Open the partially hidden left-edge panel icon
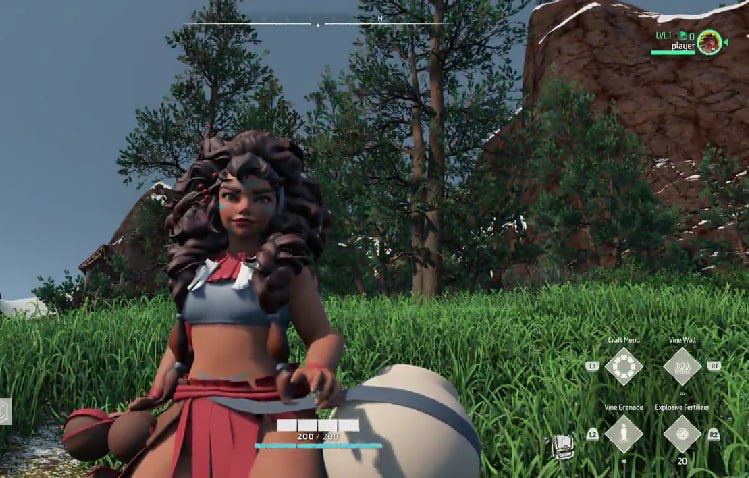 pos(5,410)
